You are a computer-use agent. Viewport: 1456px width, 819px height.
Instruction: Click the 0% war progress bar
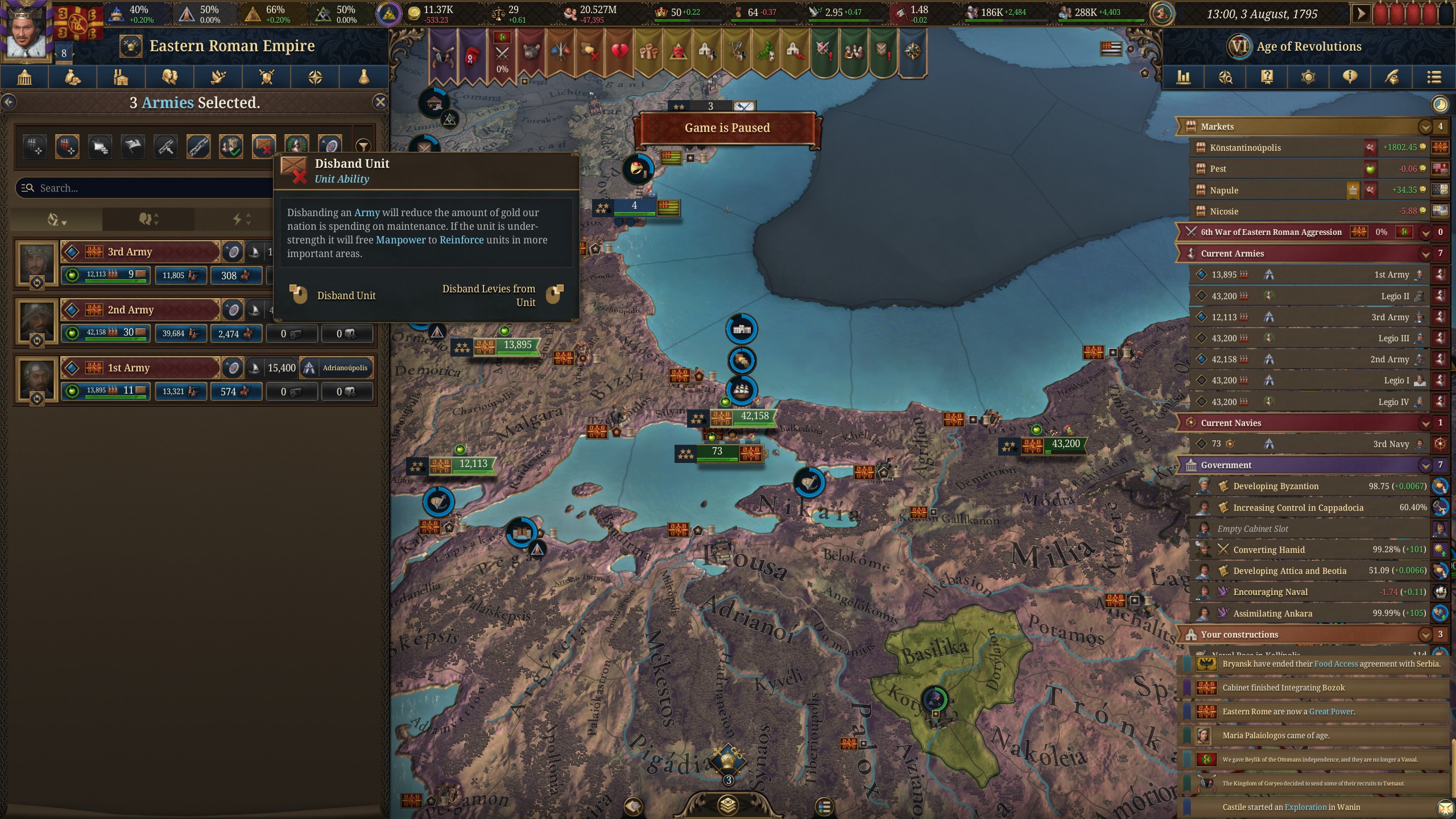[1381, 232]
